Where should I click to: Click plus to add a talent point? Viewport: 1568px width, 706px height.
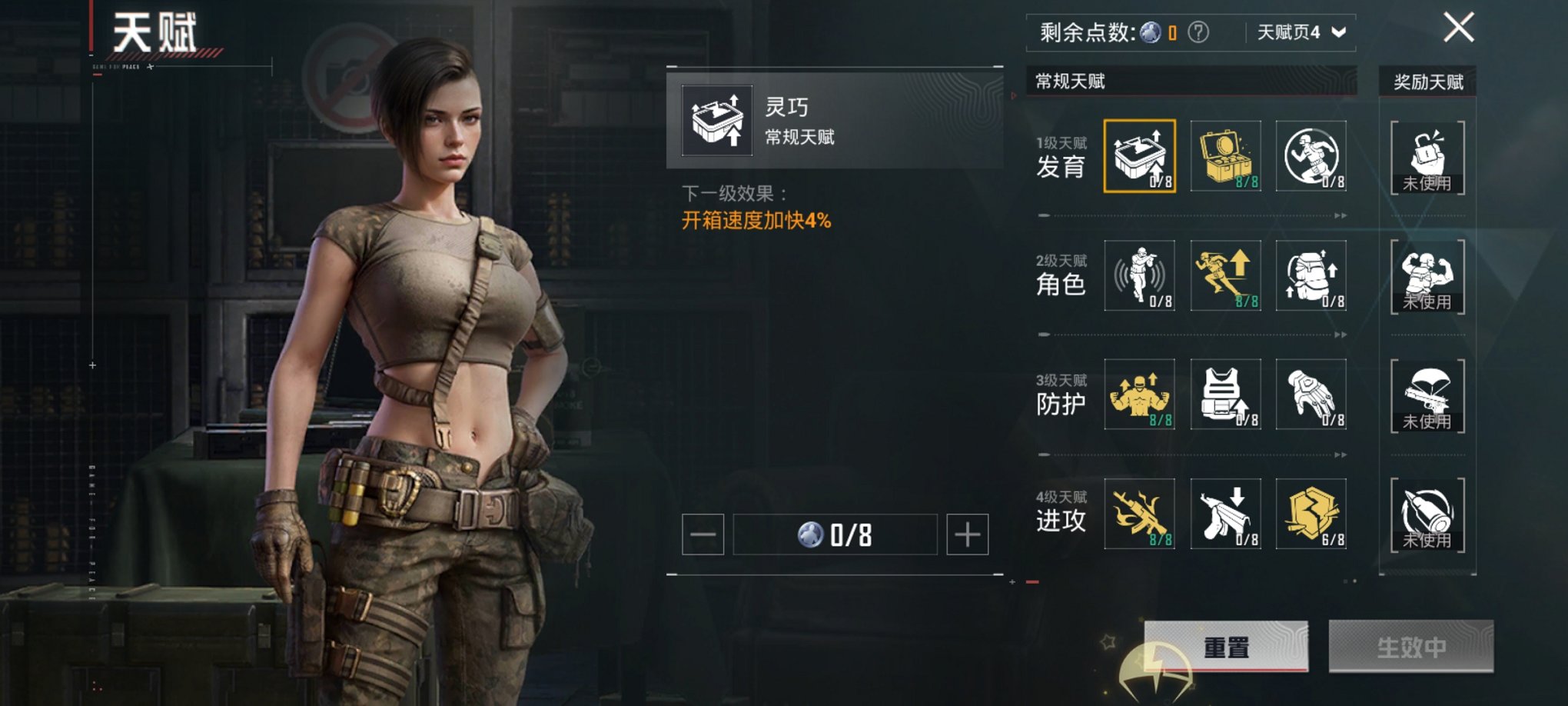coord(967,534)
